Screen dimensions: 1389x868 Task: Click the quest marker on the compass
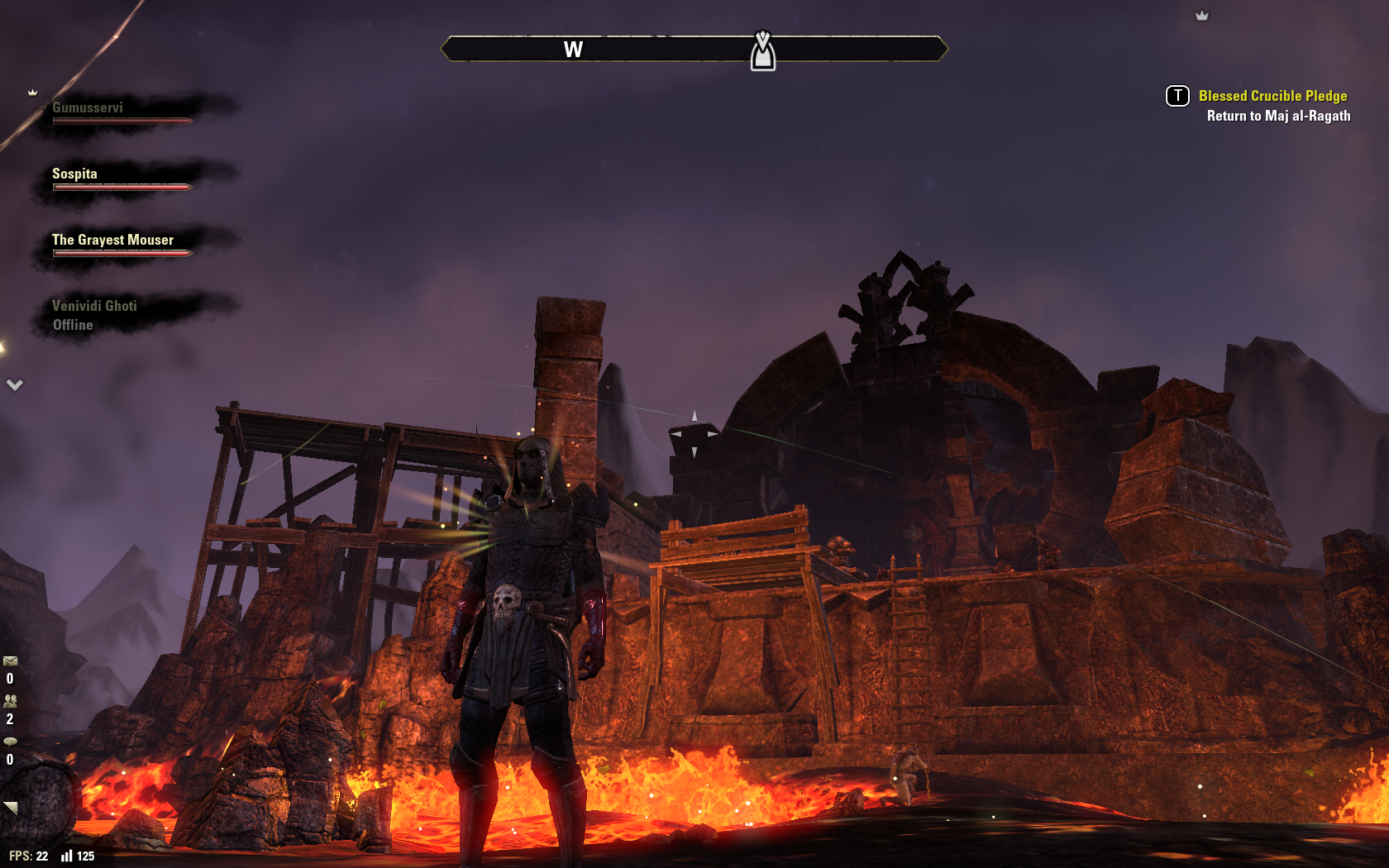762,52
